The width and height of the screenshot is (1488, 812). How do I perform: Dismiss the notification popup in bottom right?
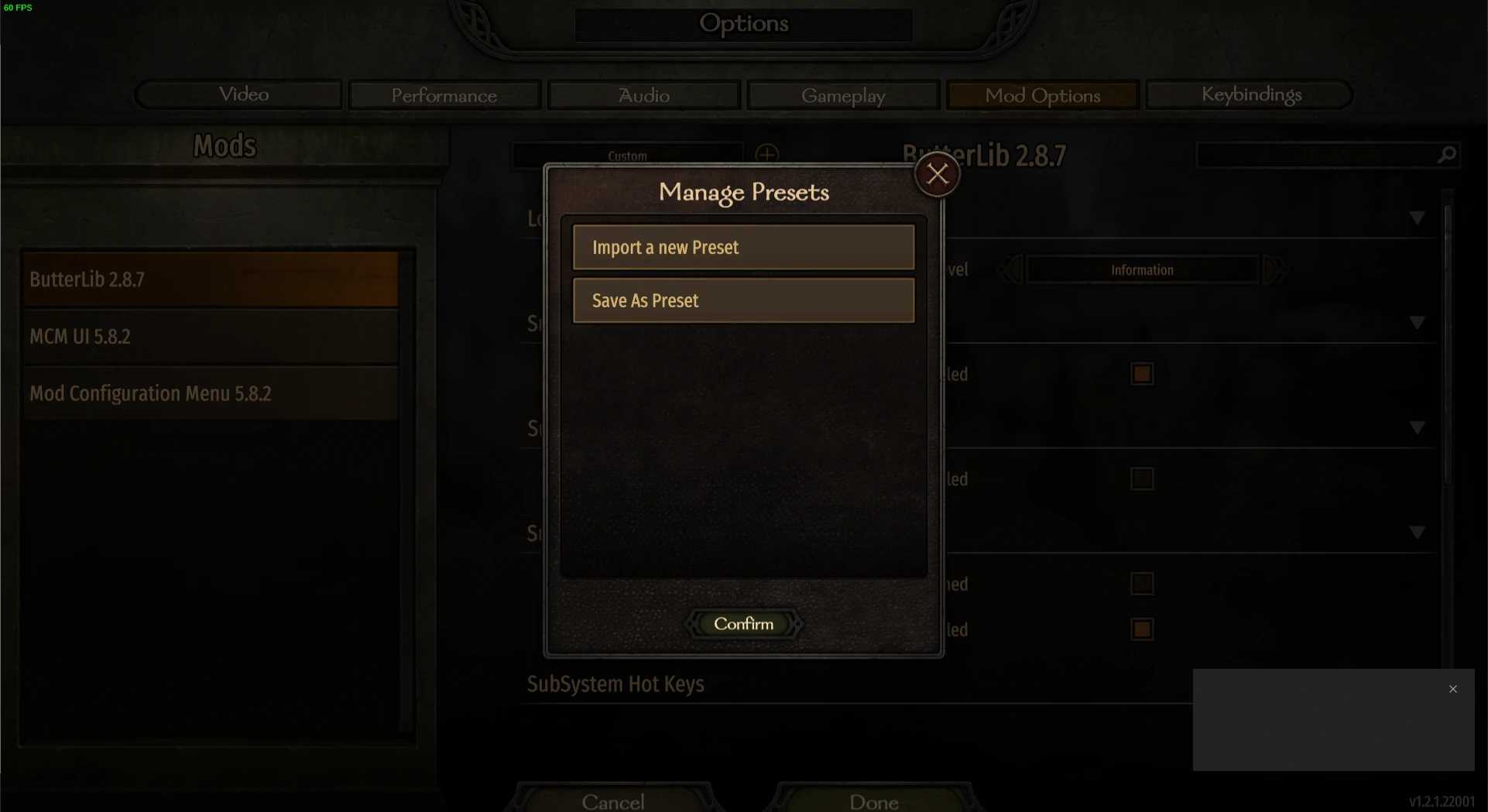[x=1453, y=688]
